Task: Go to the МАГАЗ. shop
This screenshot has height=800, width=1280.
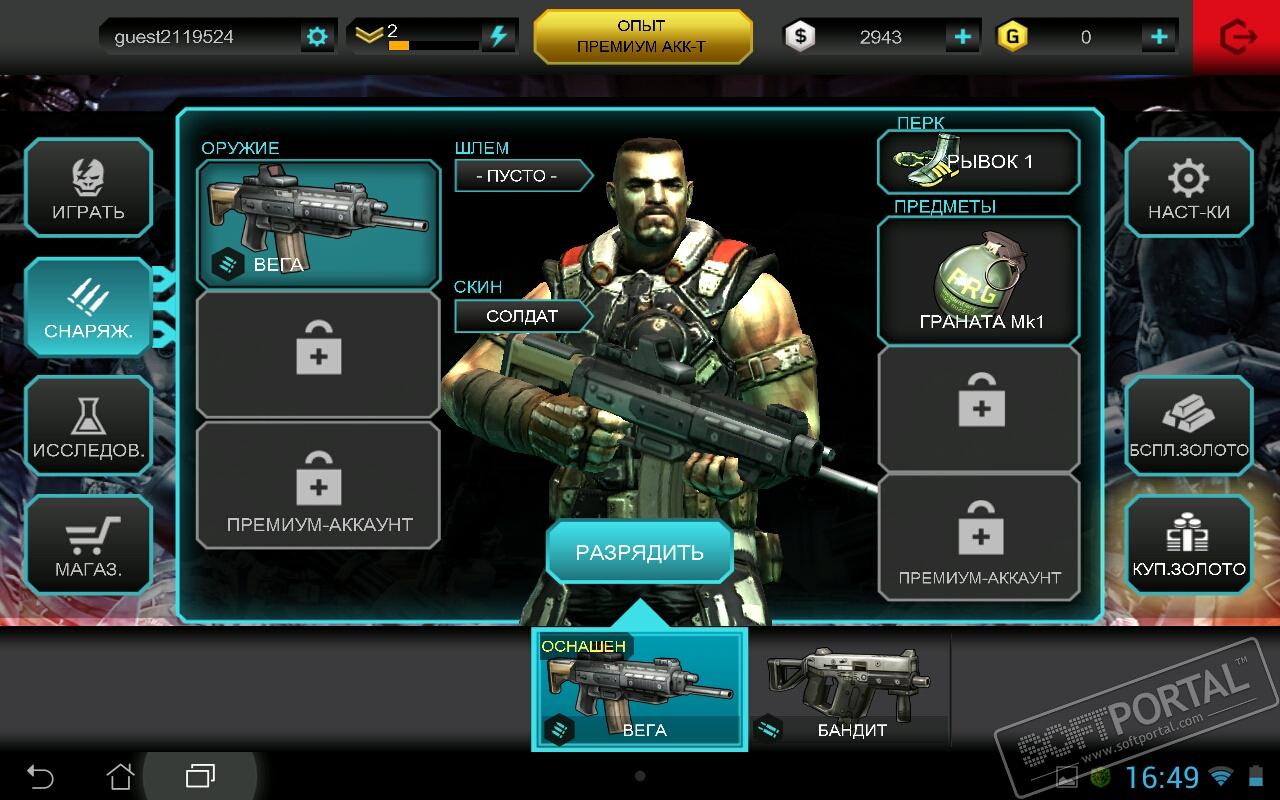Action: [88, 545]
